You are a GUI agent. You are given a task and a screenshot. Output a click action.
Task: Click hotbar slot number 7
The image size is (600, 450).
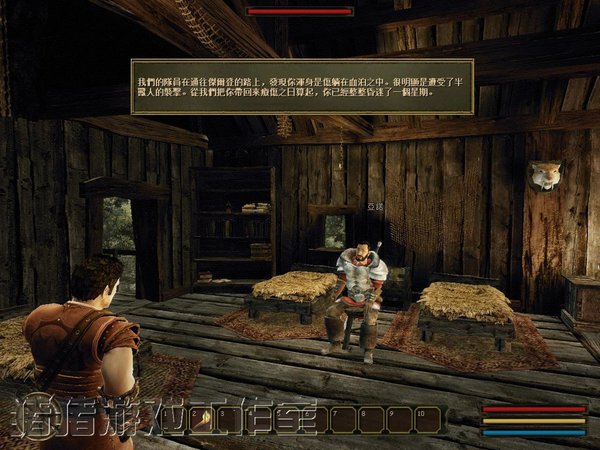coord(345,420)
